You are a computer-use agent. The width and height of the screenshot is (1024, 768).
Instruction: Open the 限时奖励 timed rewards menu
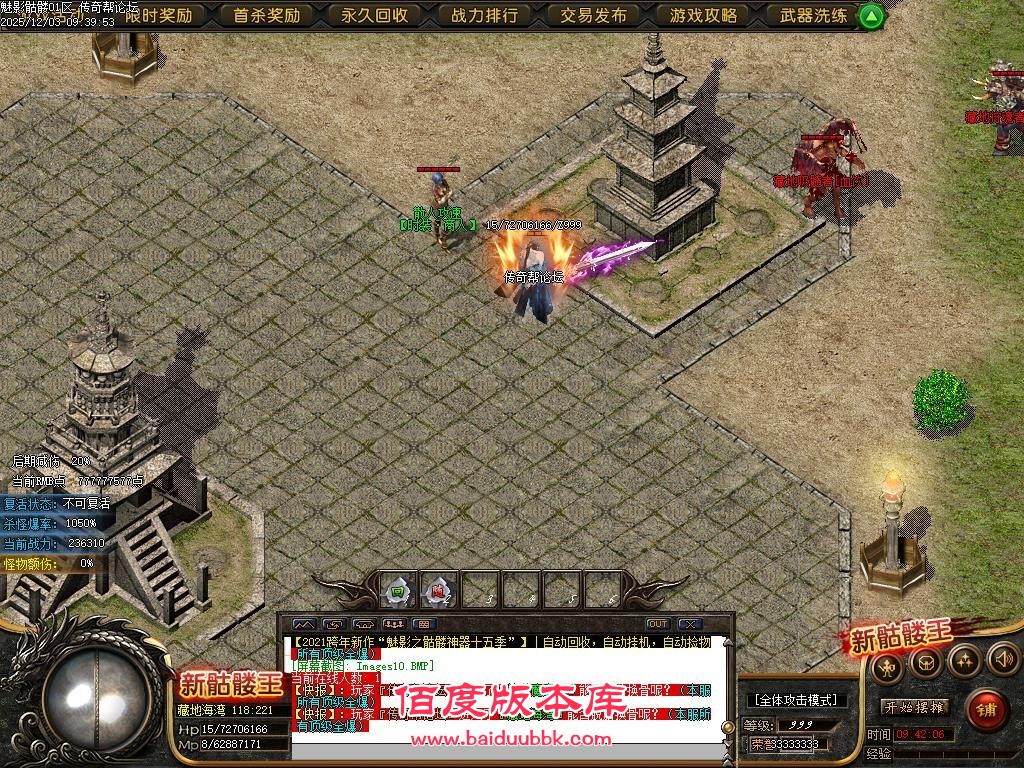[x=159, y=15]
